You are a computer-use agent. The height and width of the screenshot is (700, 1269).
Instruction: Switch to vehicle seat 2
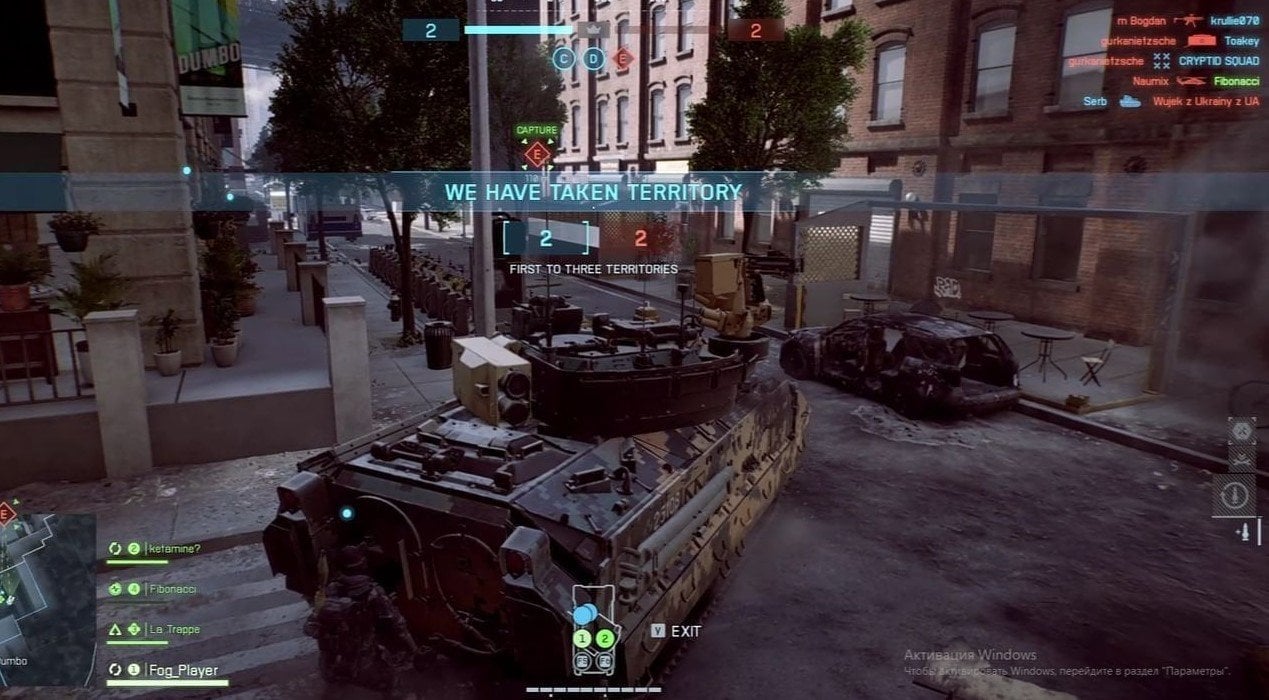[604, 639]
